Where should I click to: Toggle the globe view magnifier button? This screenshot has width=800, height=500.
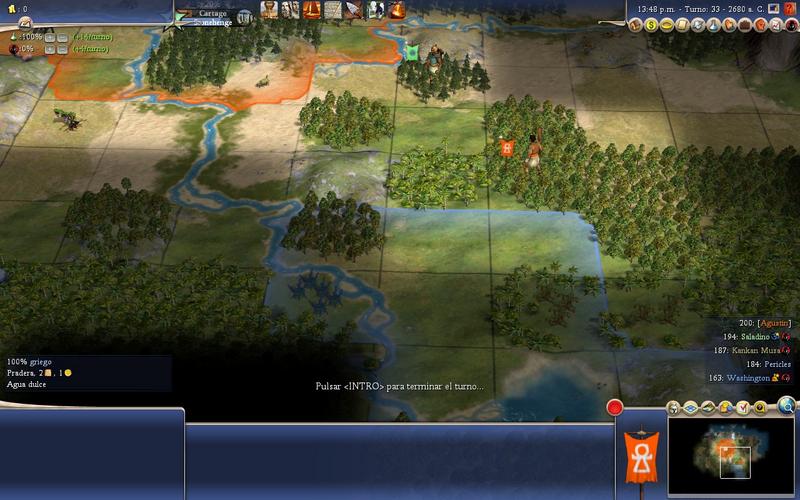(x=788, y=406)
